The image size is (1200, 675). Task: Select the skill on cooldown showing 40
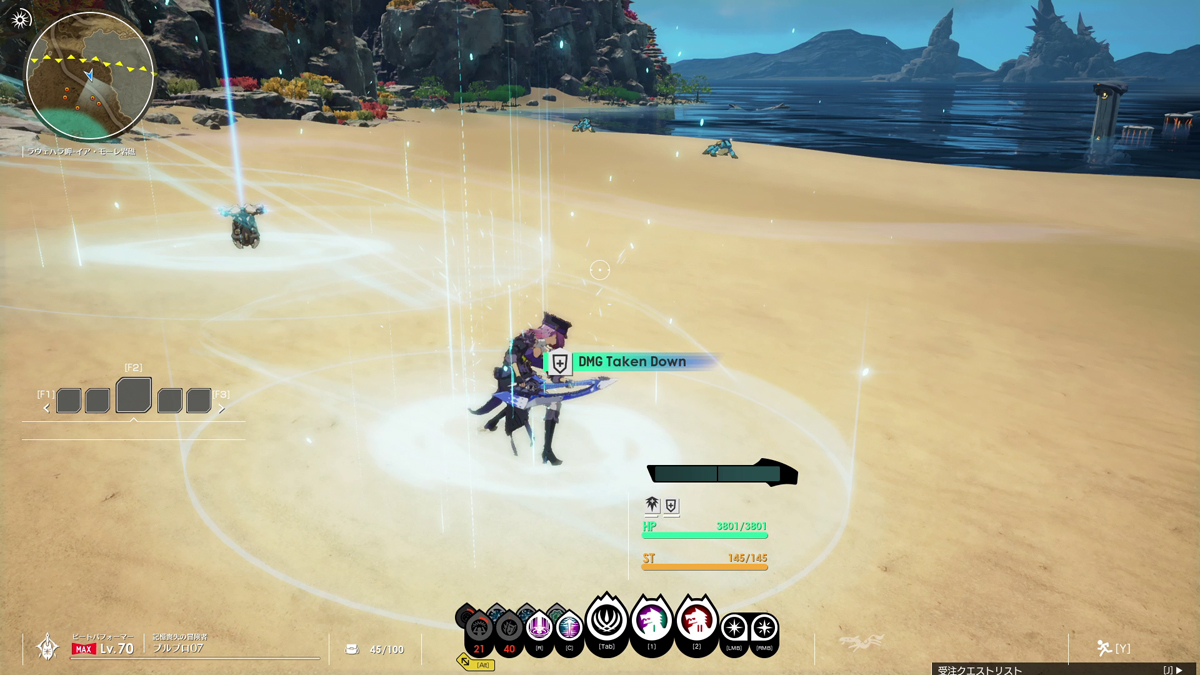click(x=509, y=630)
